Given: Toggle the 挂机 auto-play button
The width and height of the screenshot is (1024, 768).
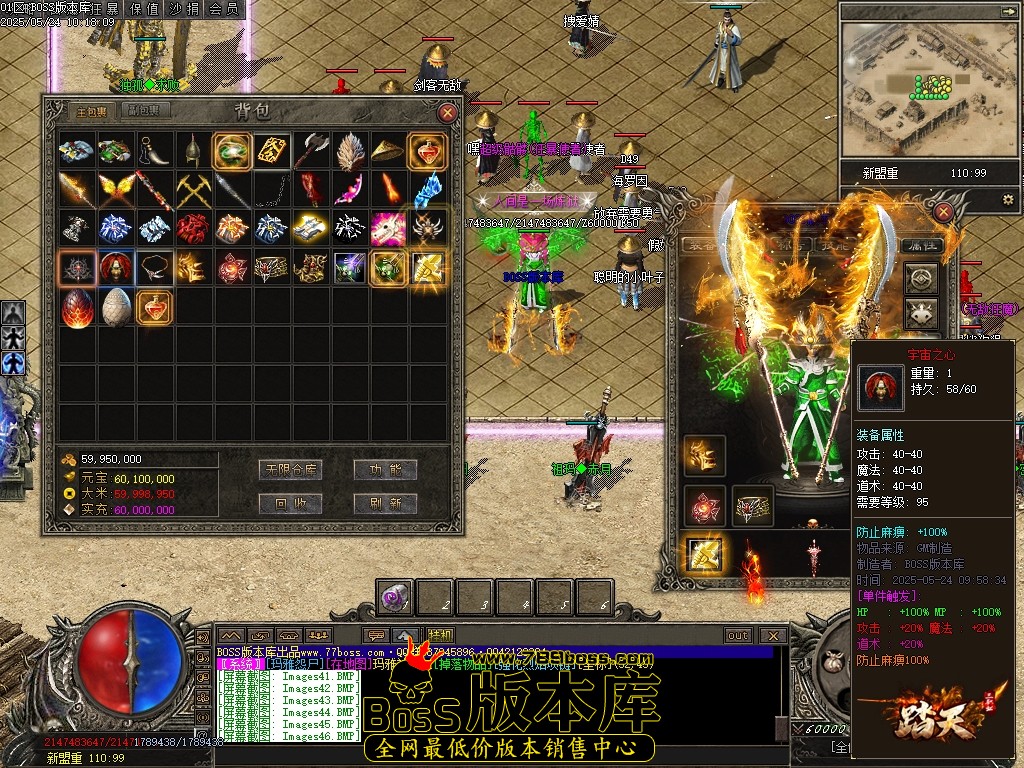Looking at the screenshot, I should [x=440, y=635].
